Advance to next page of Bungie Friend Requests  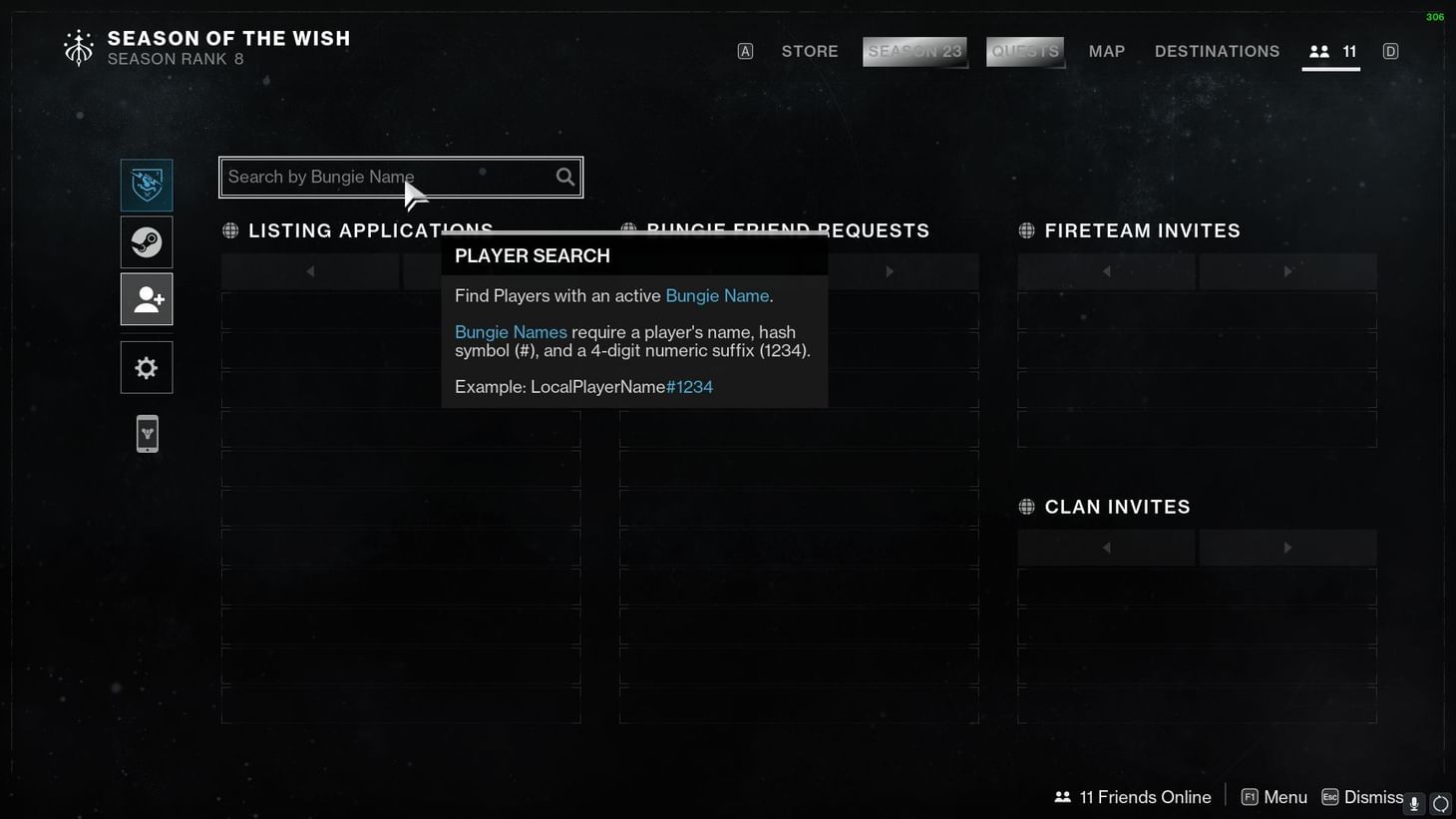click(x=890, y=270)
